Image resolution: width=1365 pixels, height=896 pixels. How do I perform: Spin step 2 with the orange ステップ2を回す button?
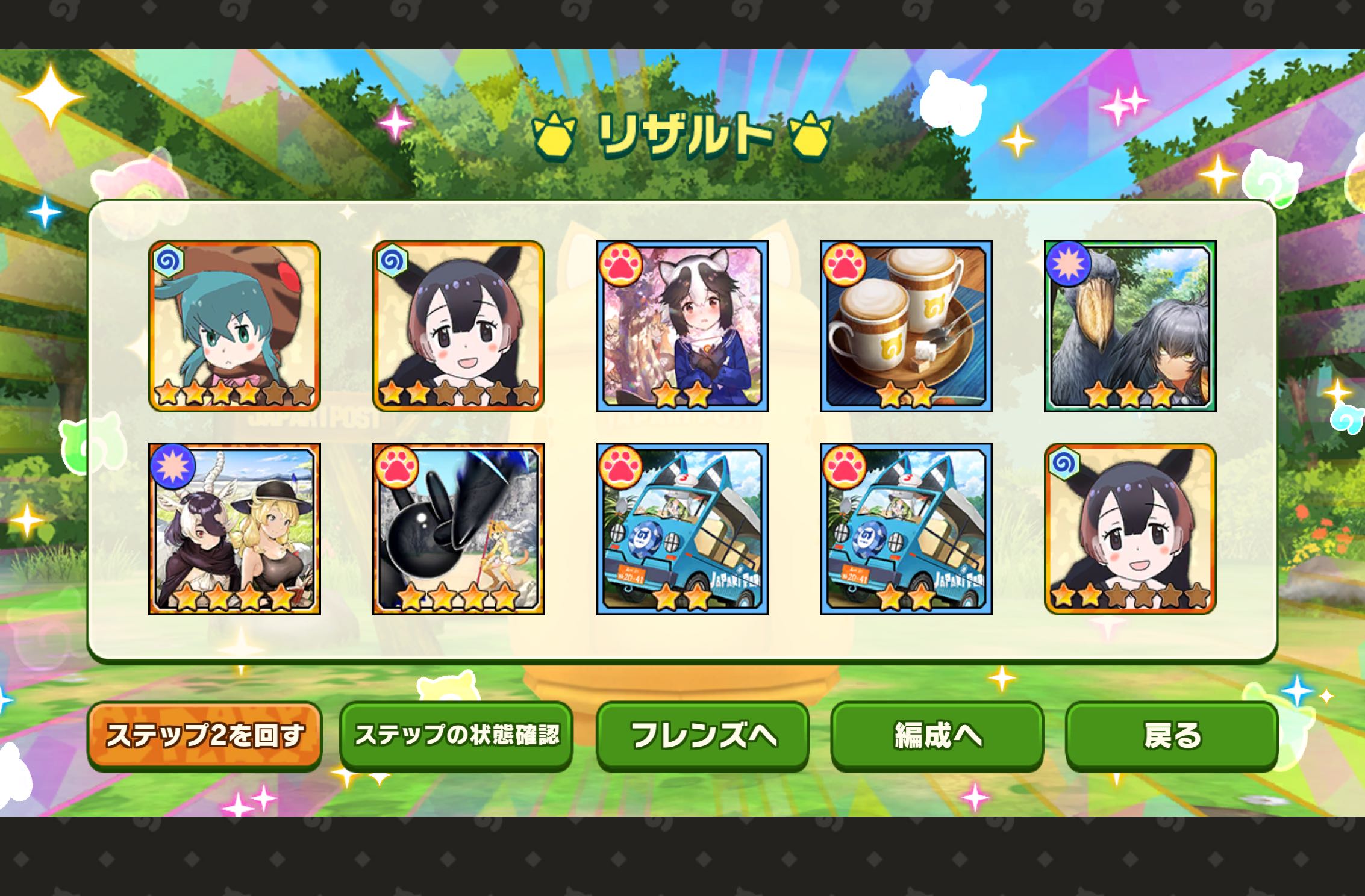coord(205,735)
